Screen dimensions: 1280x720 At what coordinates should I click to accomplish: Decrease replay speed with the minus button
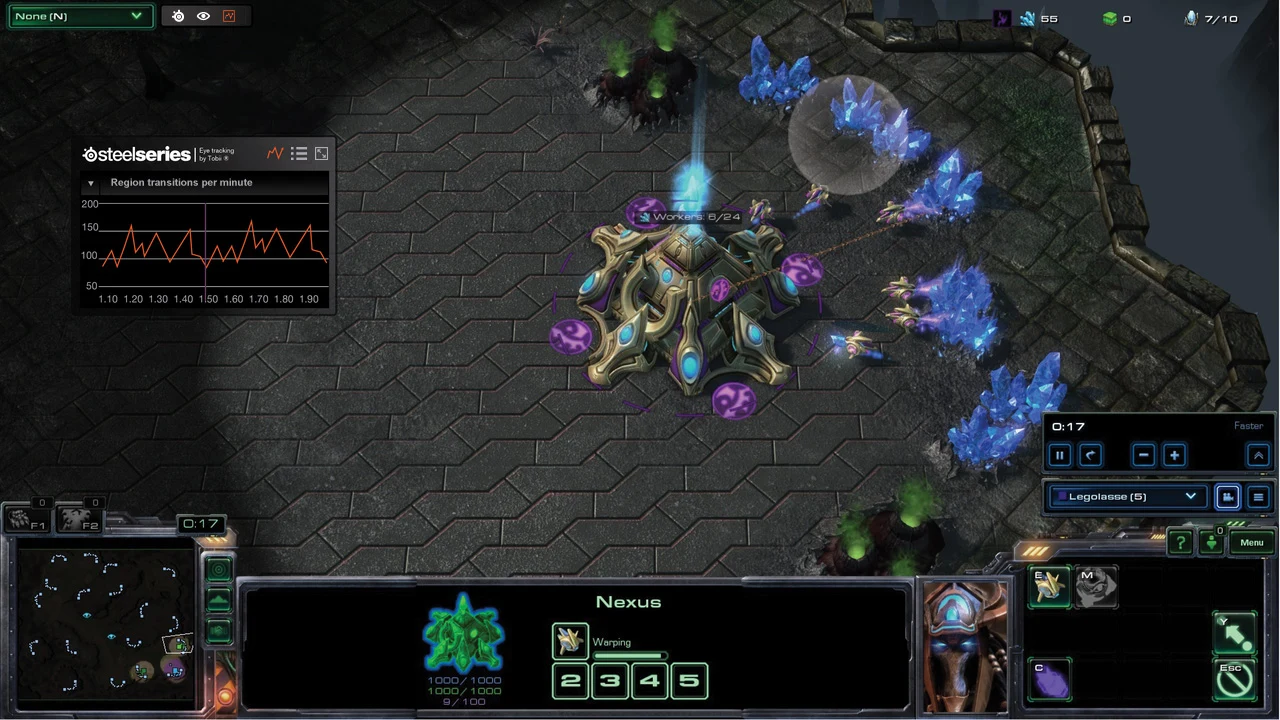(1144, 455)
